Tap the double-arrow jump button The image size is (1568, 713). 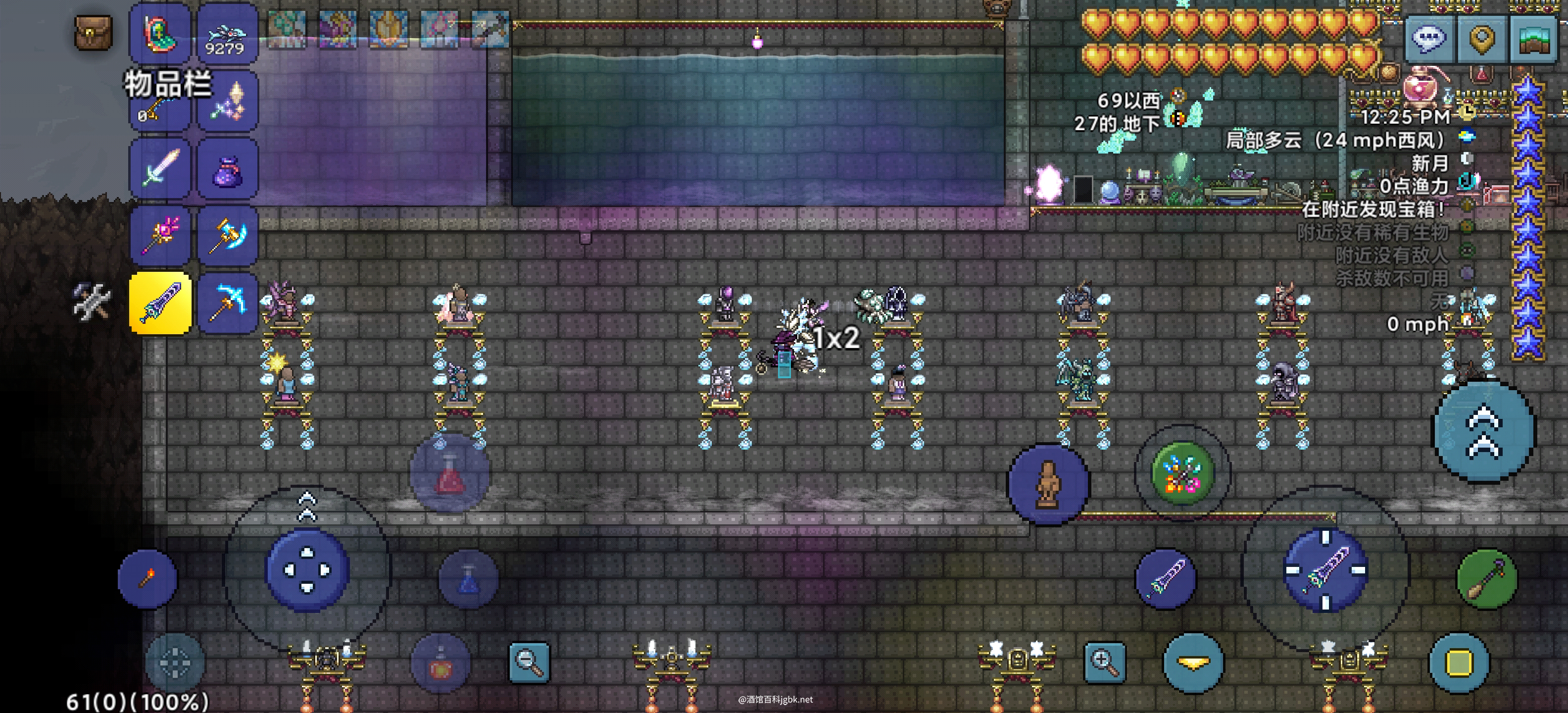point(1484,431)
